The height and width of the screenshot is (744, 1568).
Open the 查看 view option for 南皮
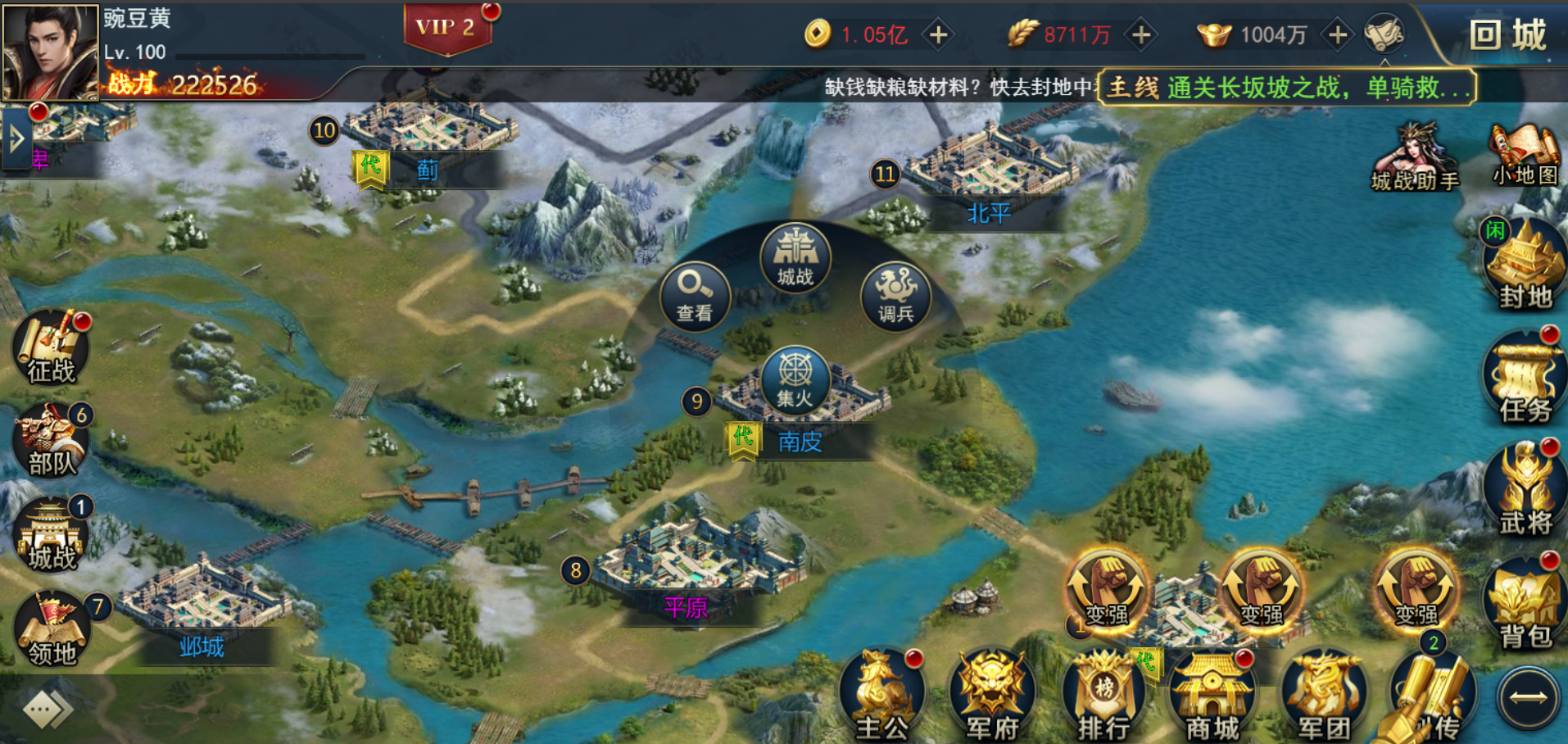[694, 295]
